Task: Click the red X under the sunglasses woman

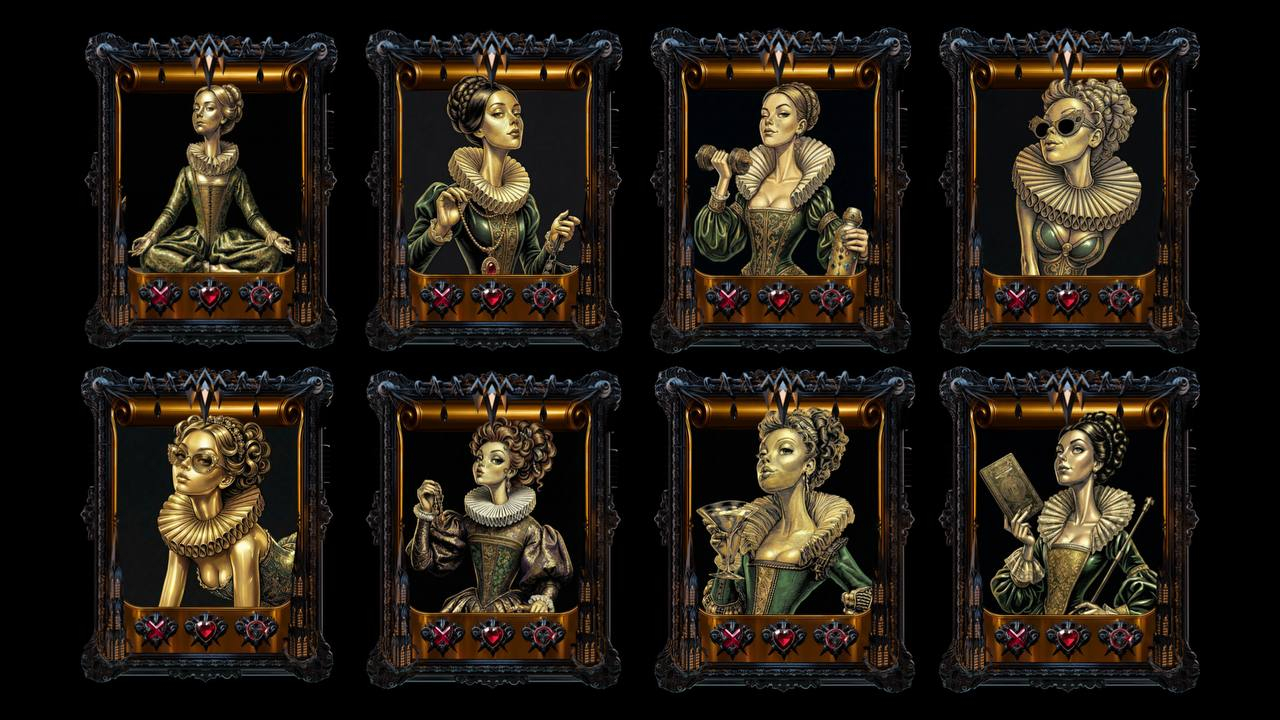Action: coord(1016,298)
